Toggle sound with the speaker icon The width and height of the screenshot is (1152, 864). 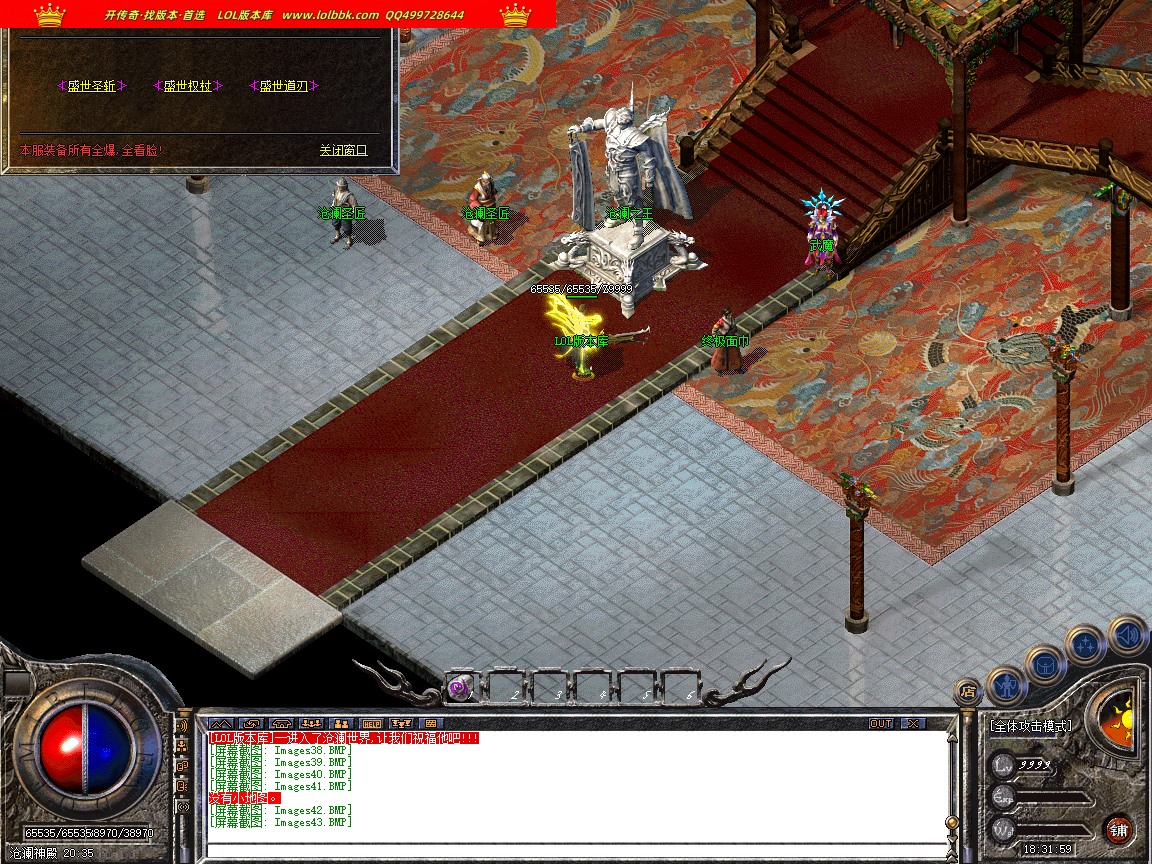tap(1127, 634)
